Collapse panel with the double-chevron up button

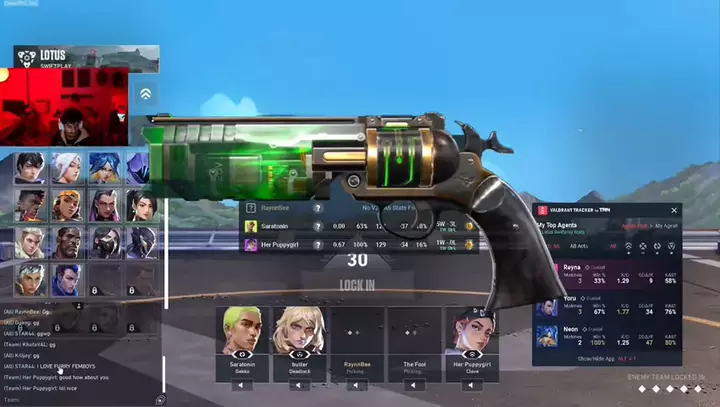click(146, 93)
